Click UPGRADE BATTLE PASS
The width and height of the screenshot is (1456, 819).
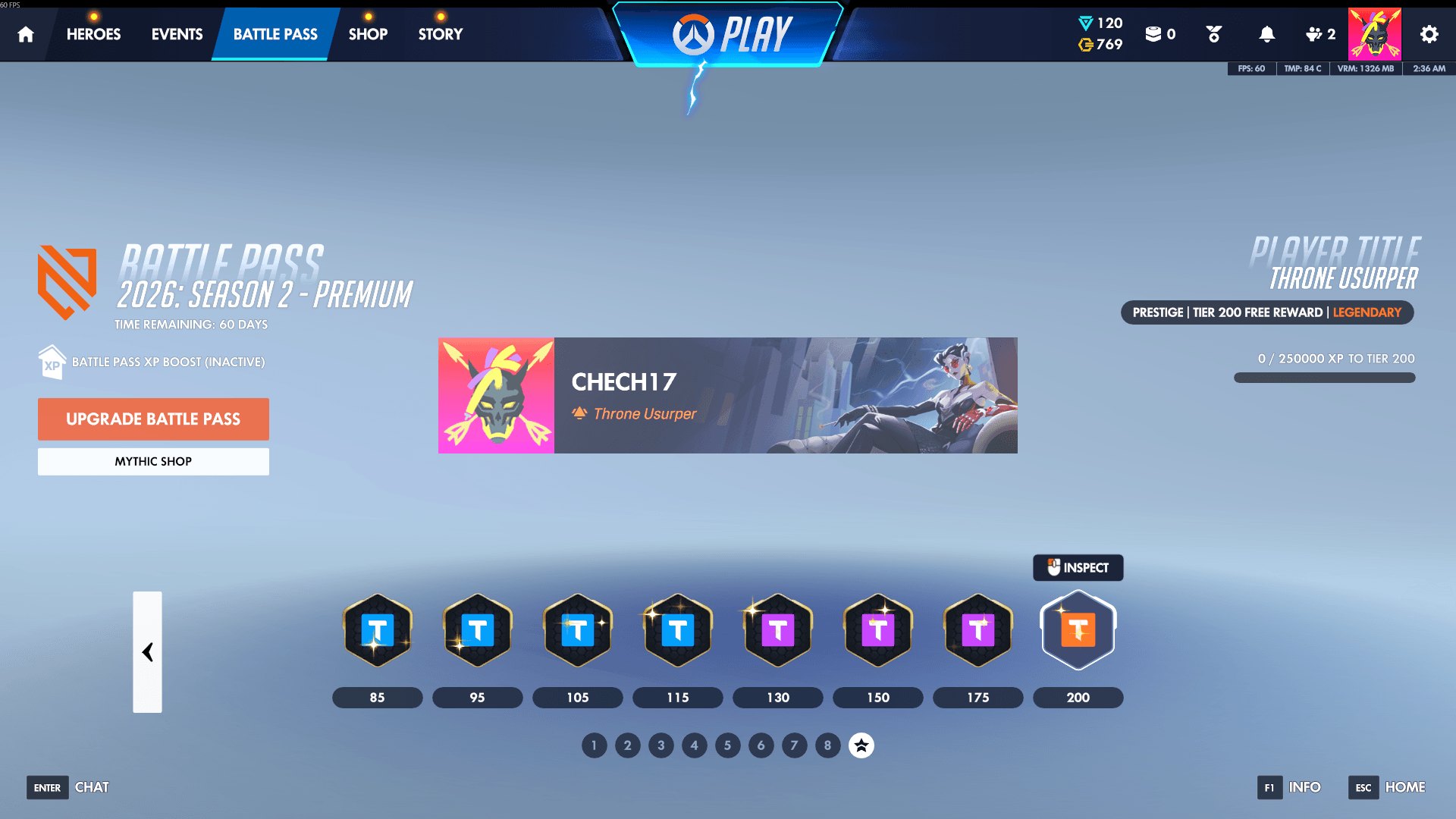pyautogui.click(x=153, y=419)
